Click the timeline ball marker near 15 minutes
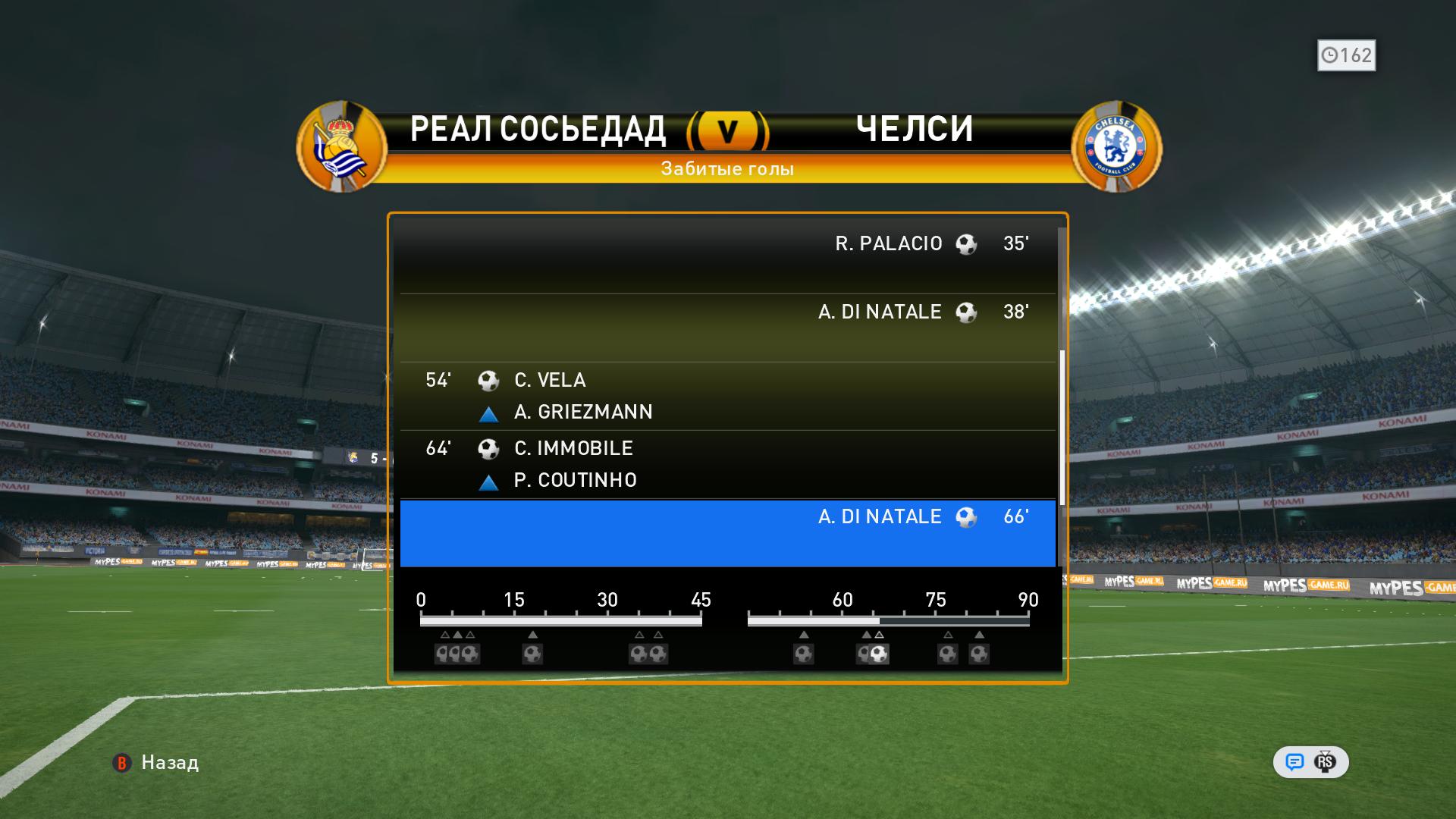 coord(532,654)
